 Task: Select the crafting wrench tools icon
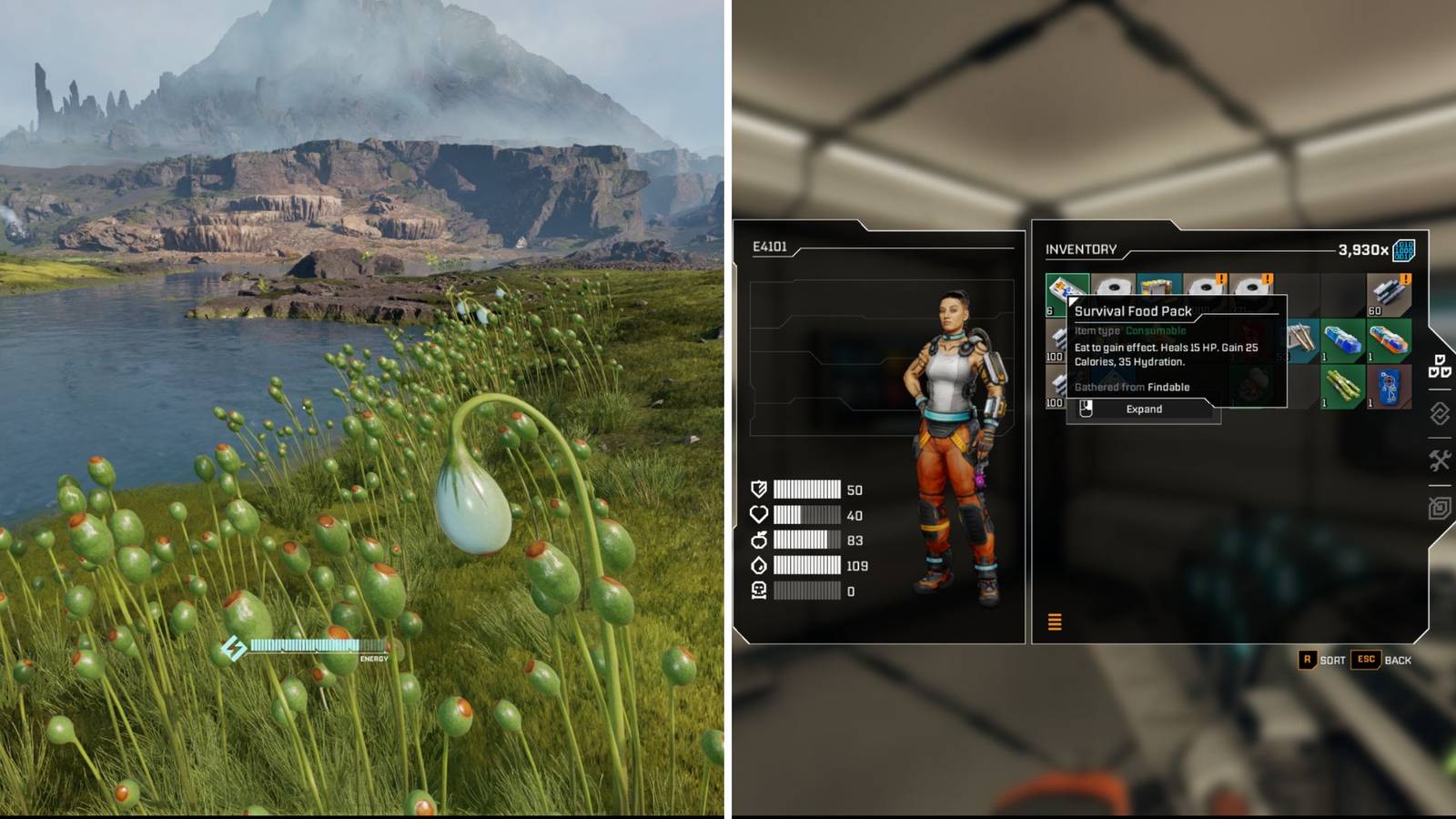coord(1440,460)
